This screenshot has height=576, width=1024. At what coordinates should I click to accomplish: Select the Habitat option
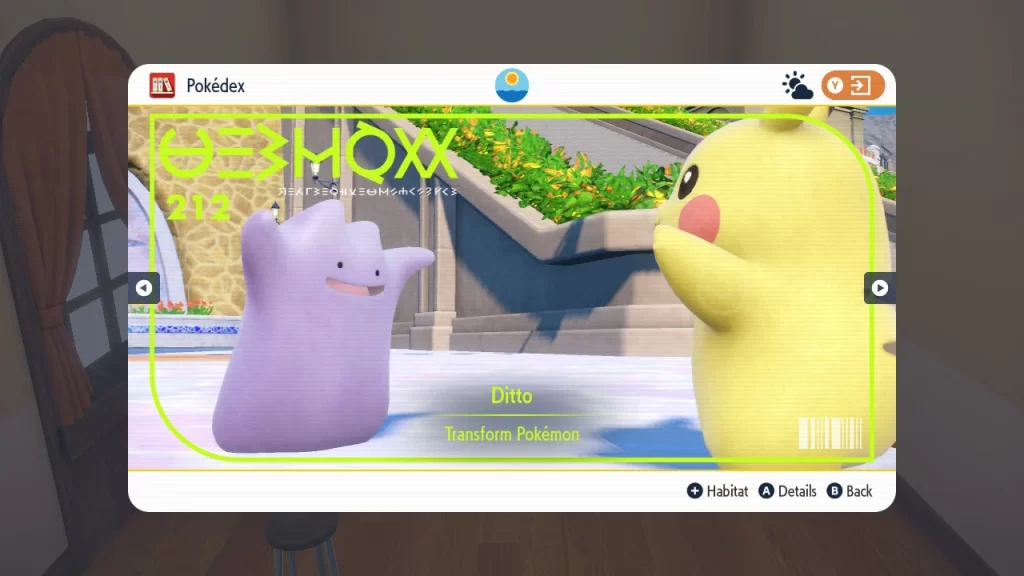(x=717, y=491)
